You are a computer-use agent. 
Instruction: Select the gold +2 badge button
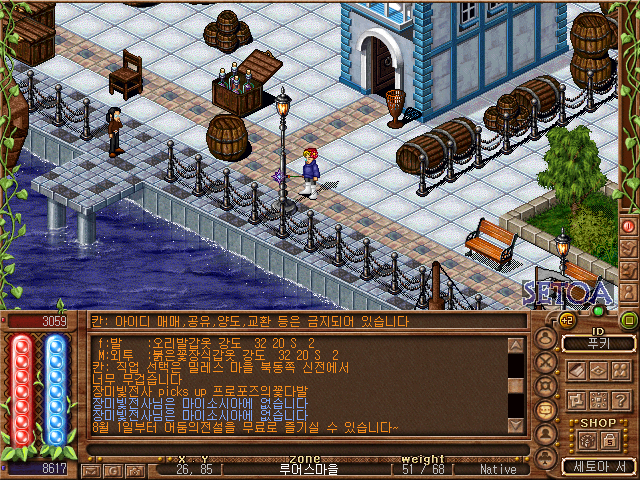tap(566, 319)
